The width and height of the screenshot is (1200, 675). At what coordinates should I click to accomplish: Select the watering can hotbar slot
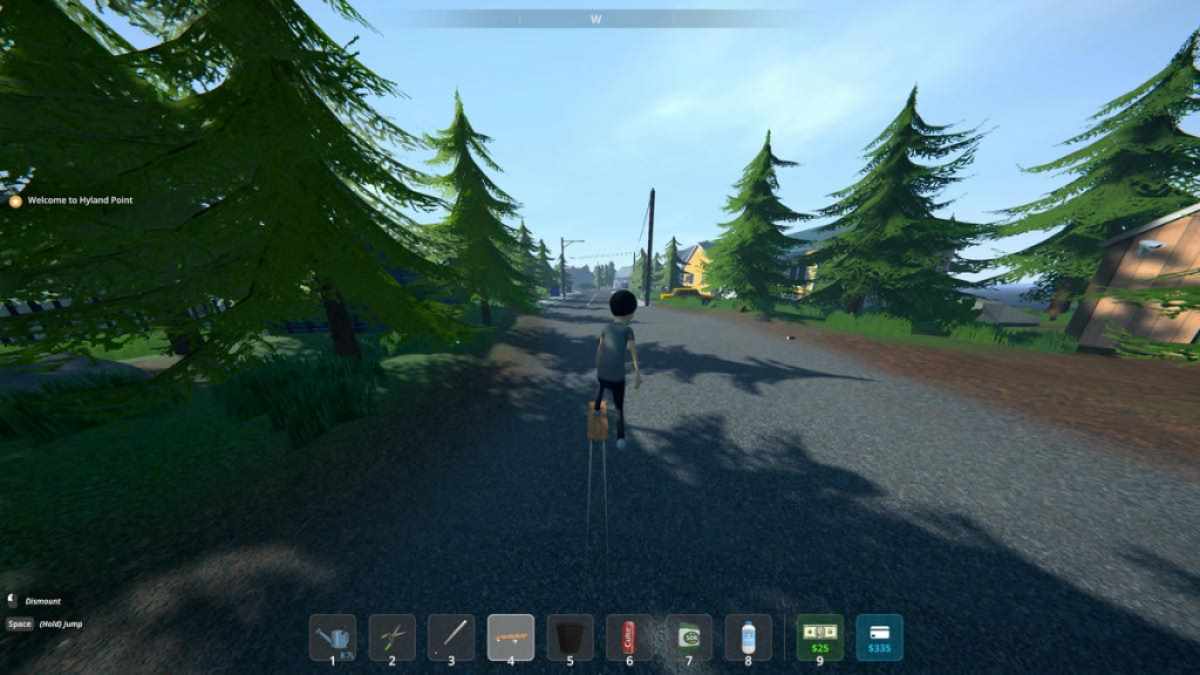click(x=333, y=637)
